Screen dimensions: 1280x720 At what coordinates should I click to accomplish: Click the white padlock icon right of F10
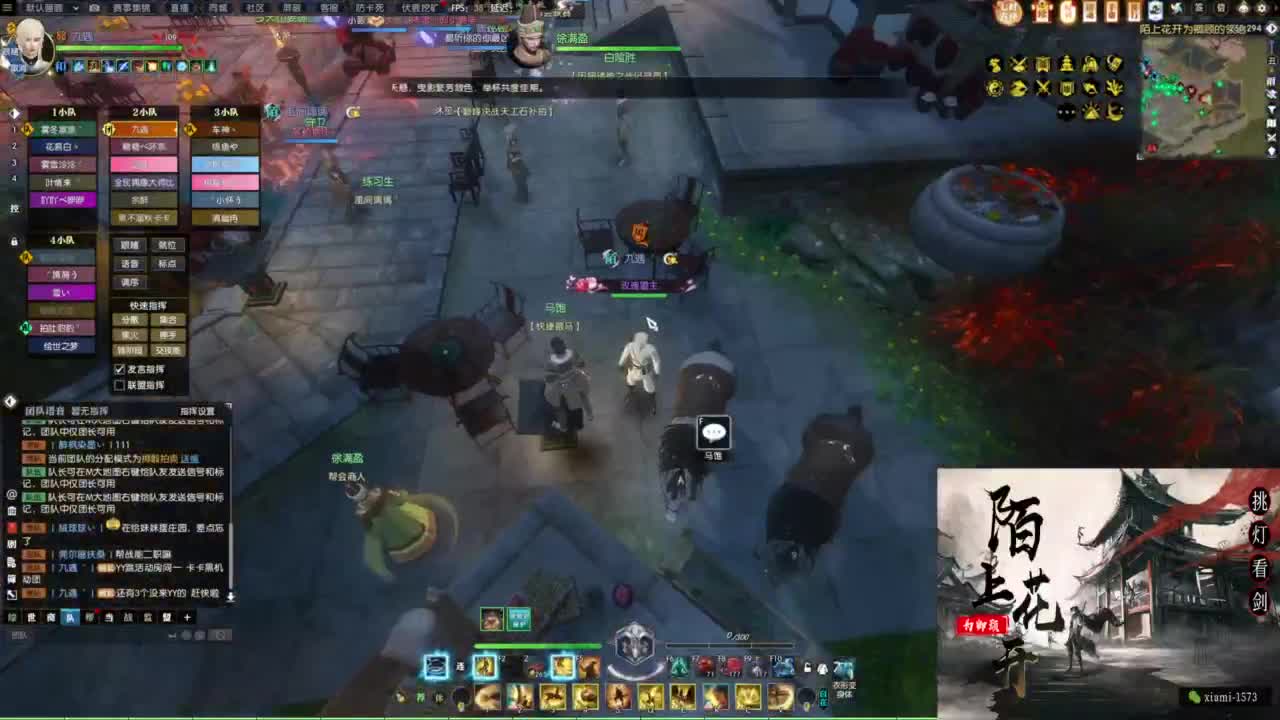[807, 668]
